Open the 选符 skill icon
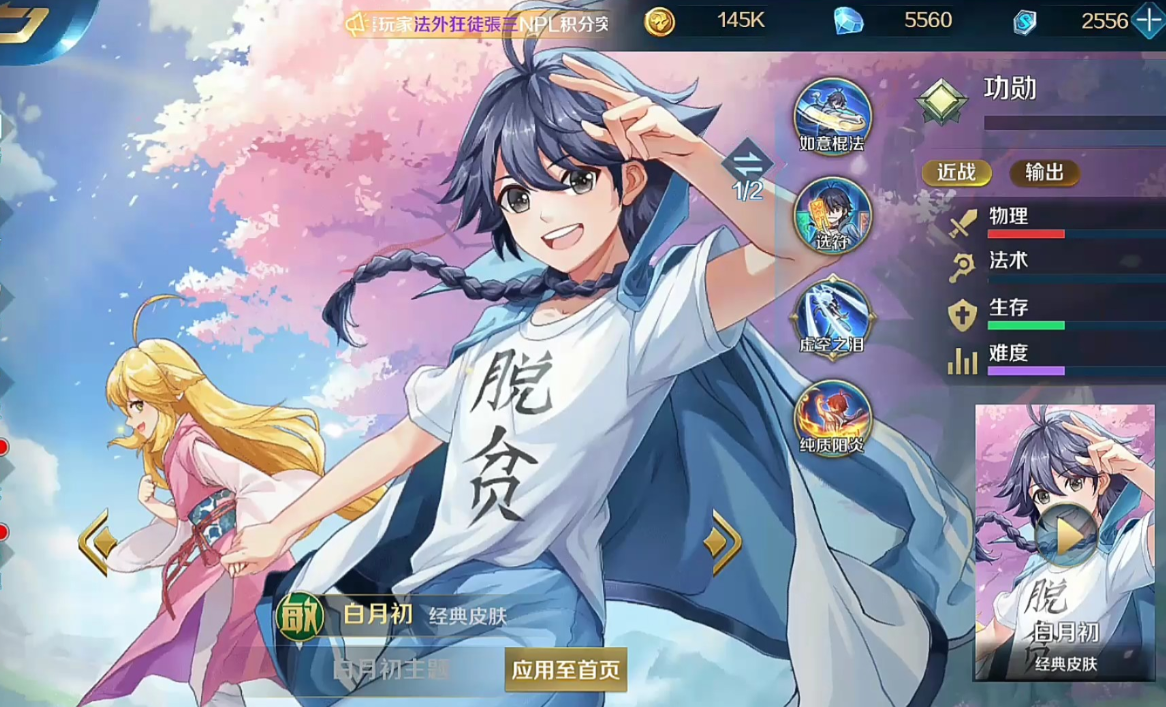 832,213
